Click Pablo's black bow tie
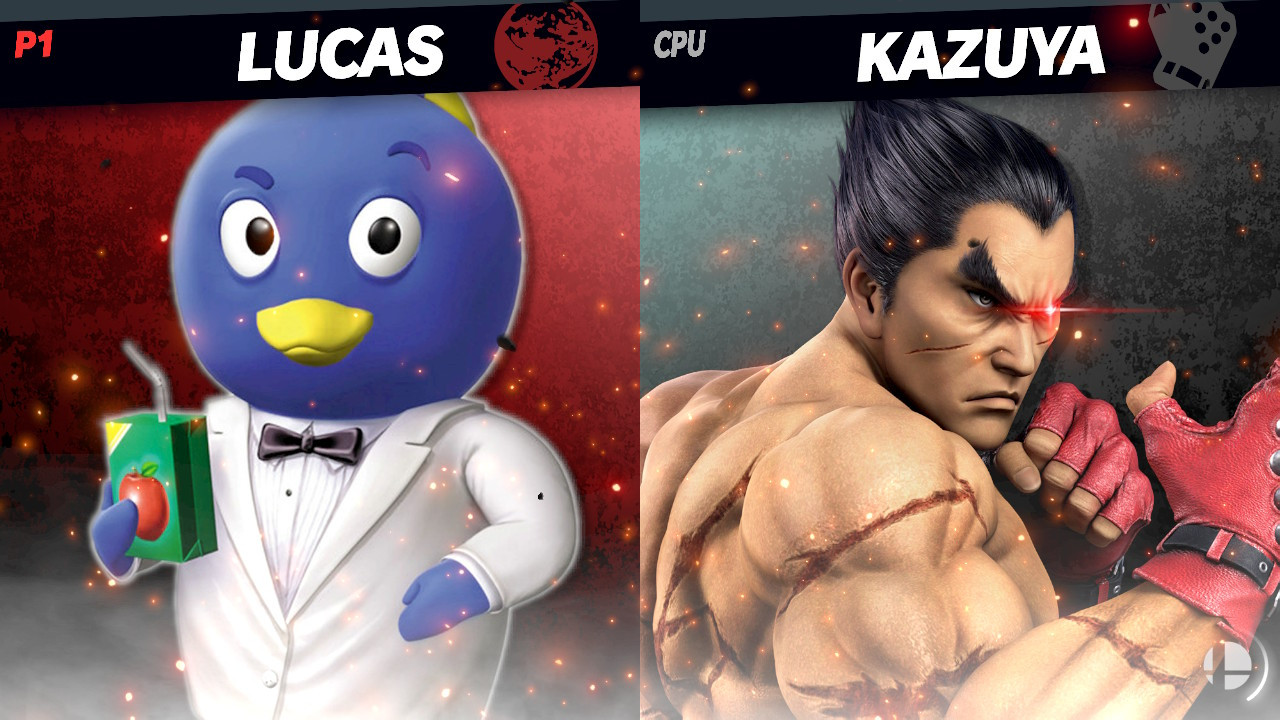This screenshot has height=720, width=1280. tap(307, 441)
